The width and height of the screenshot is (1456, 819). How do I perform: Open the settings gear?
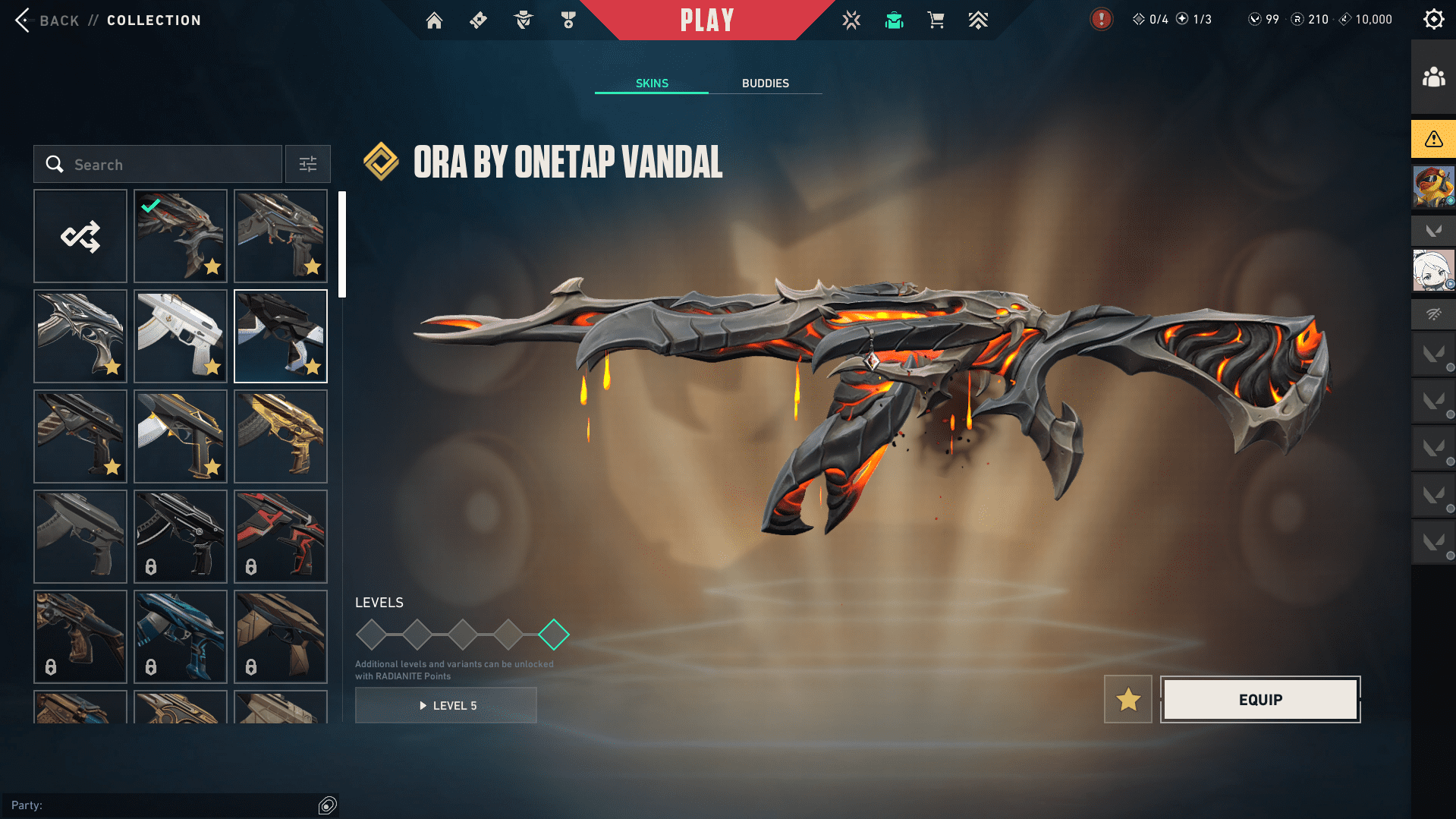coord(1433,20)
